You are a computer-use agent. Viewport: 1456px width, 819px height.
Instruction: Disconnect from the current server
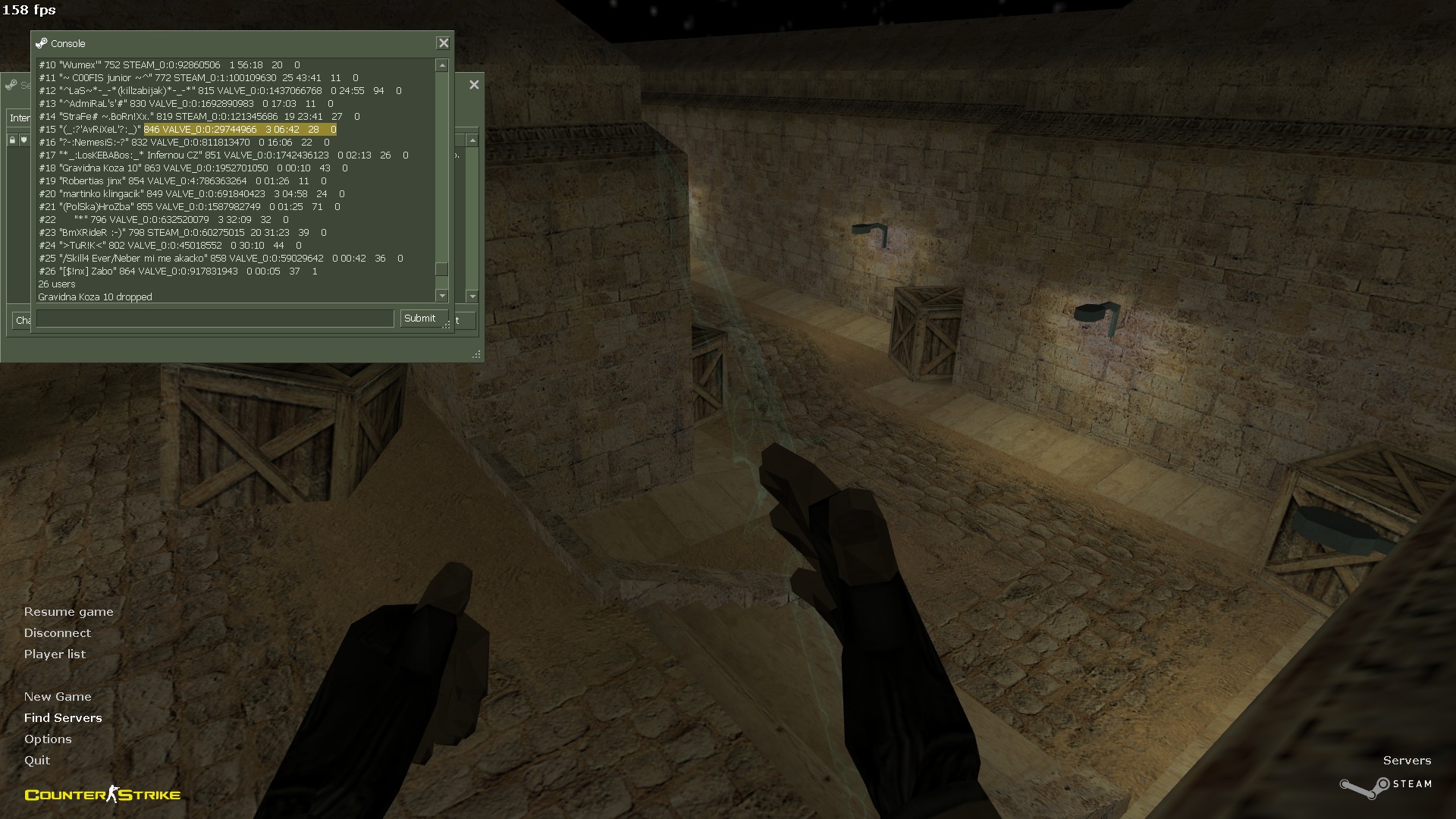pos(57,633)
